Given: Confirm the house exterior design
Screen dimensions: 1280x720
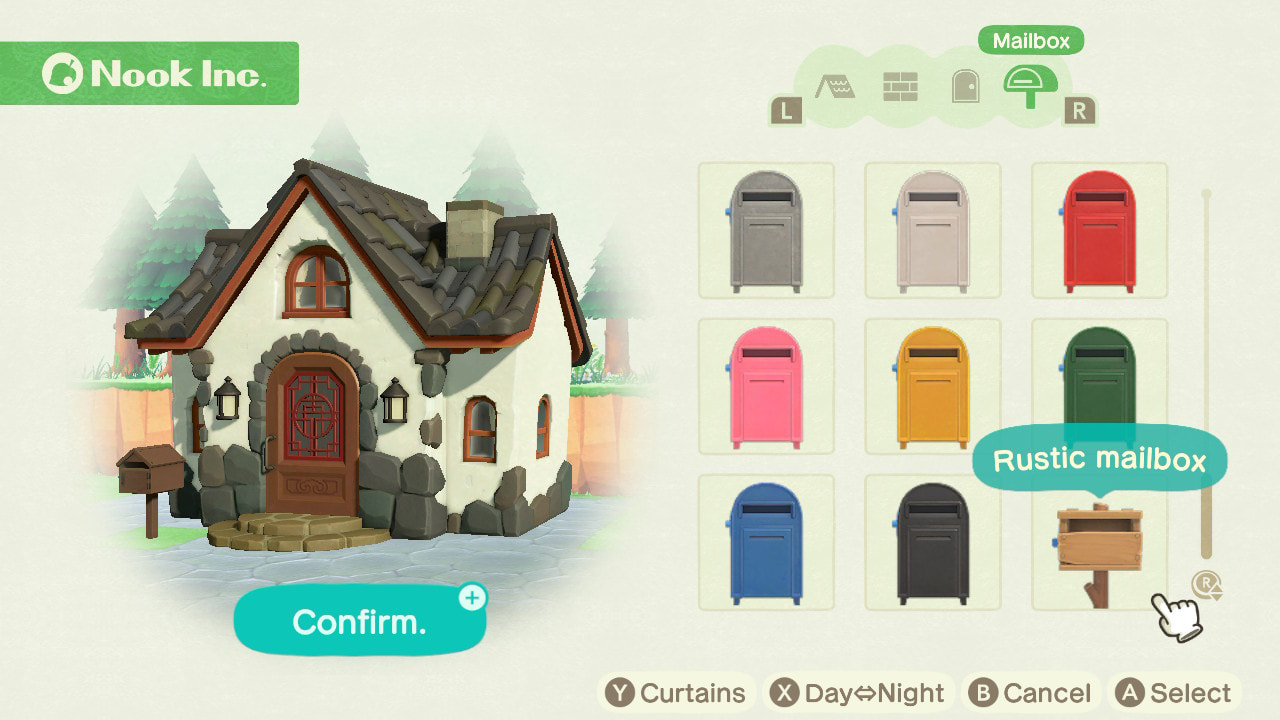Looking at the screenshot, I should click(360, 621).
